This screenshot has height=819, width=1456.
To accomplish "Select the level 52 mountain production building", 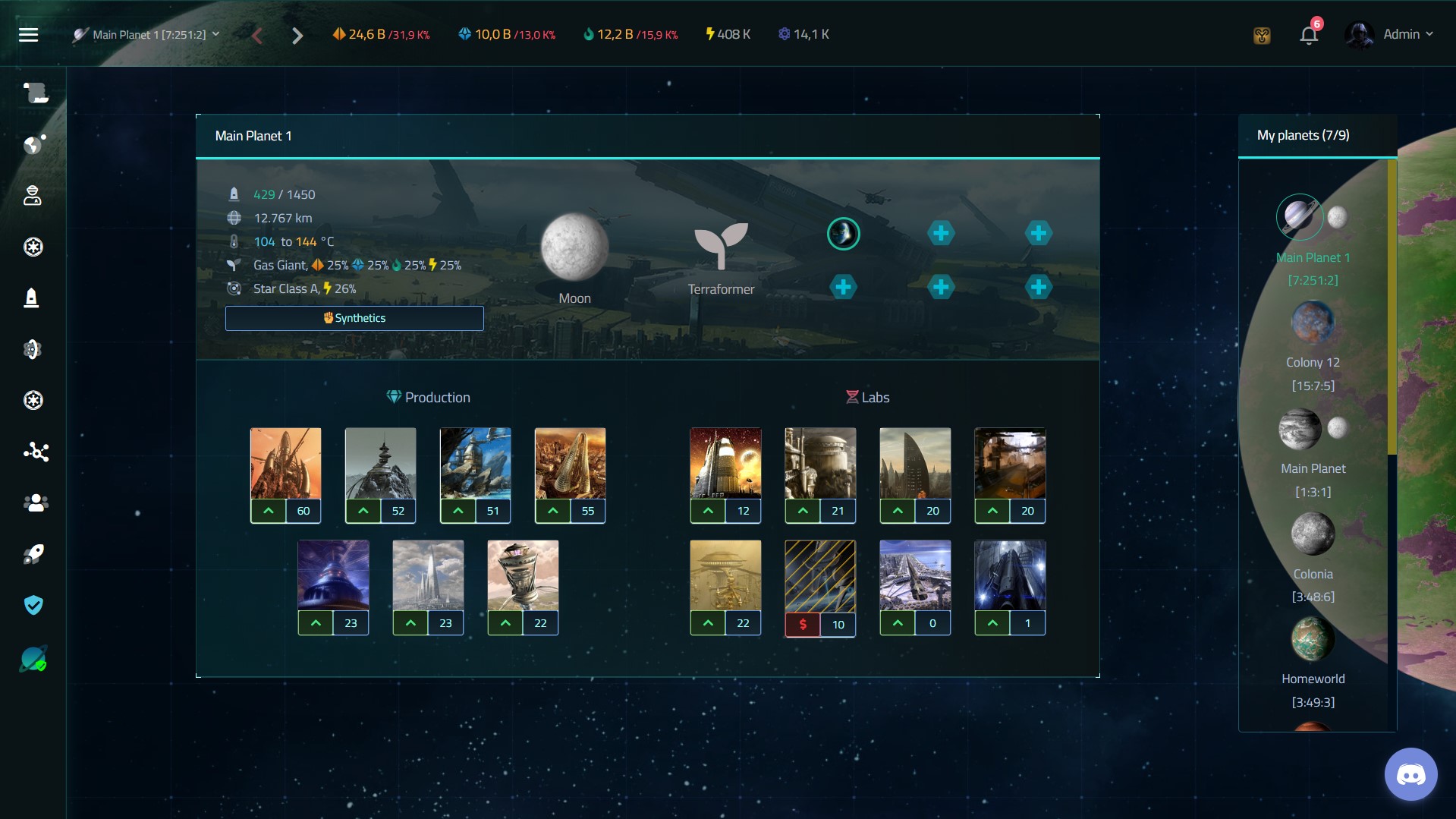I will click(x=380, y=463).
